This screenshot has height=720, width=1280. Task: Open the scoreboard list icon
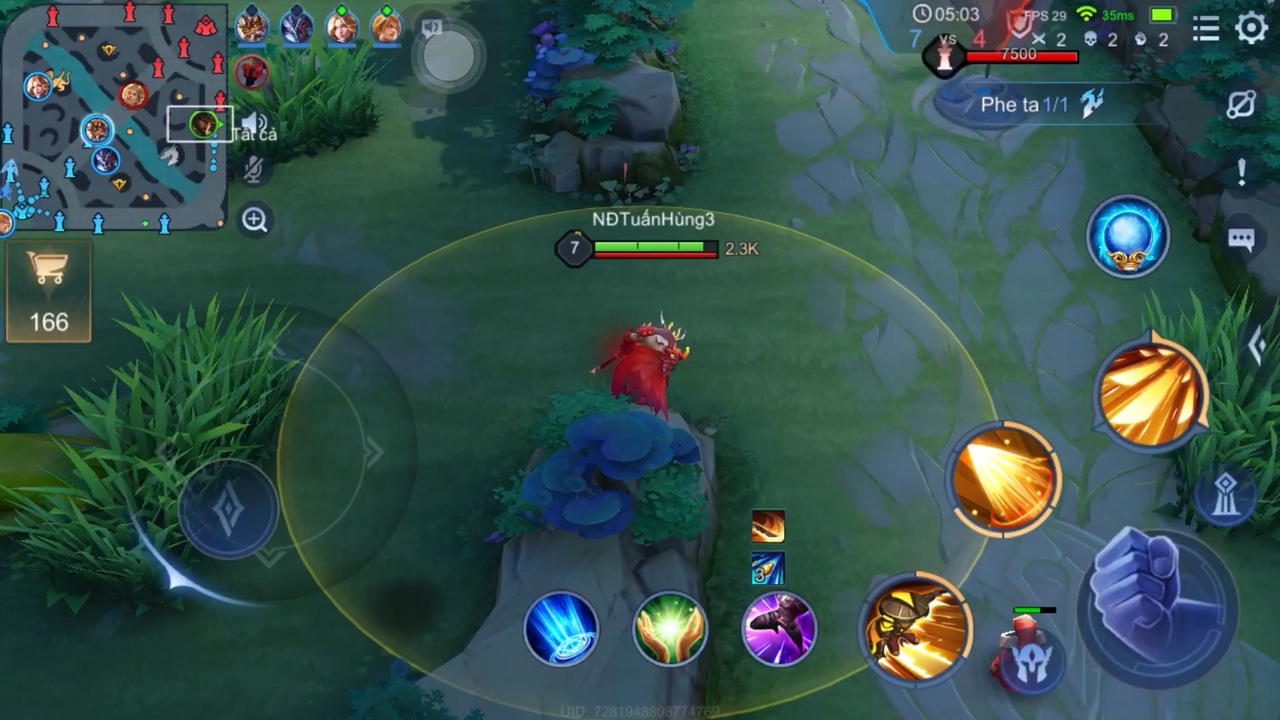pos(1206,28)
